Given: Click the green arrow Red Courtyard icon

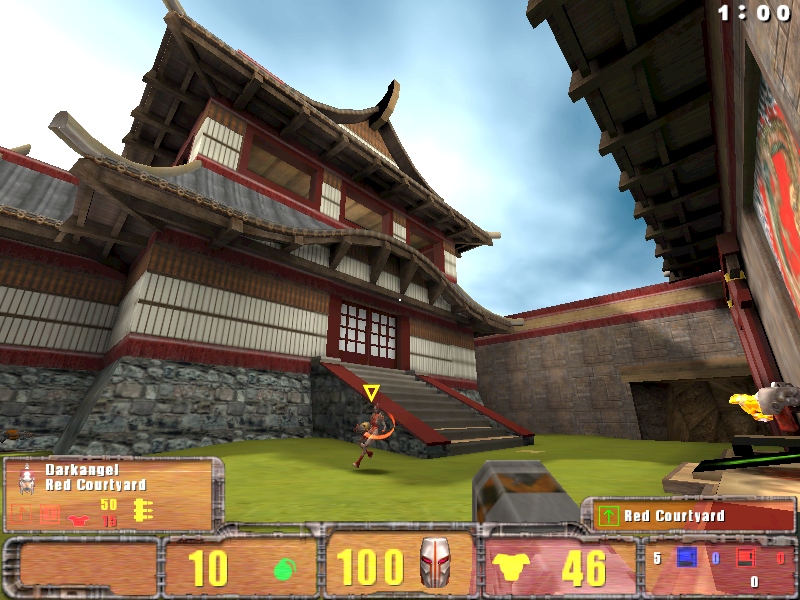Looking at the screenshot, I should pyautogui.click(x=607, y=516).
